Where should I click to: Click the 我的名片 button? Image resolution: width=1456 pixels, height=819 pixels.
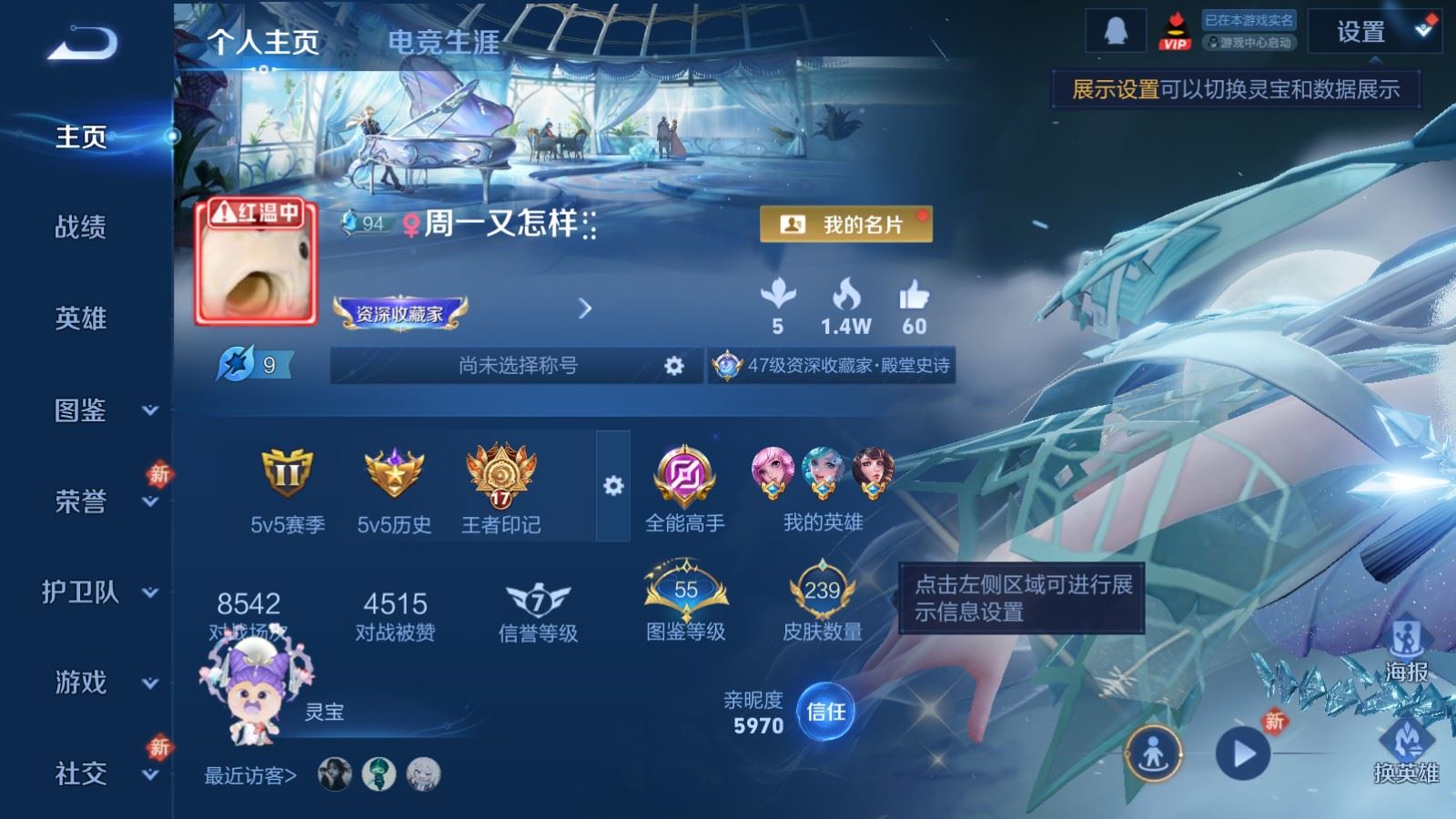(x=845, y=225)
